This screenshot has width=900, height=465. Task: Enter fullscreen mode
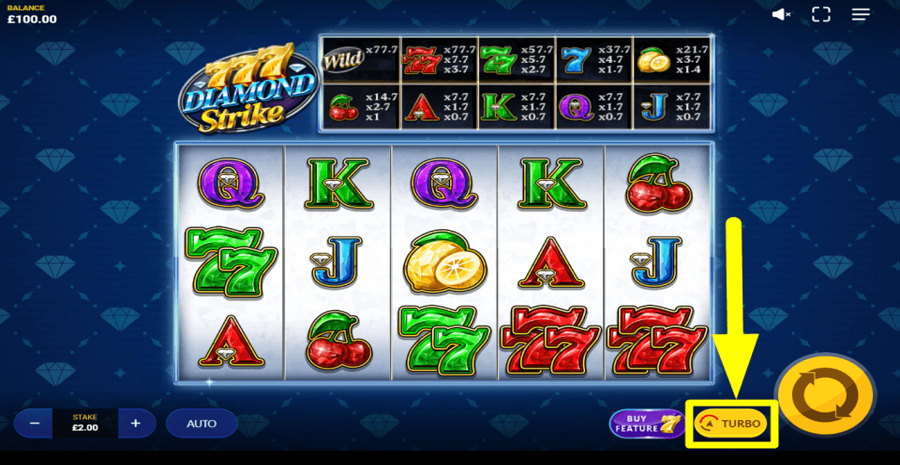[821, 14]
